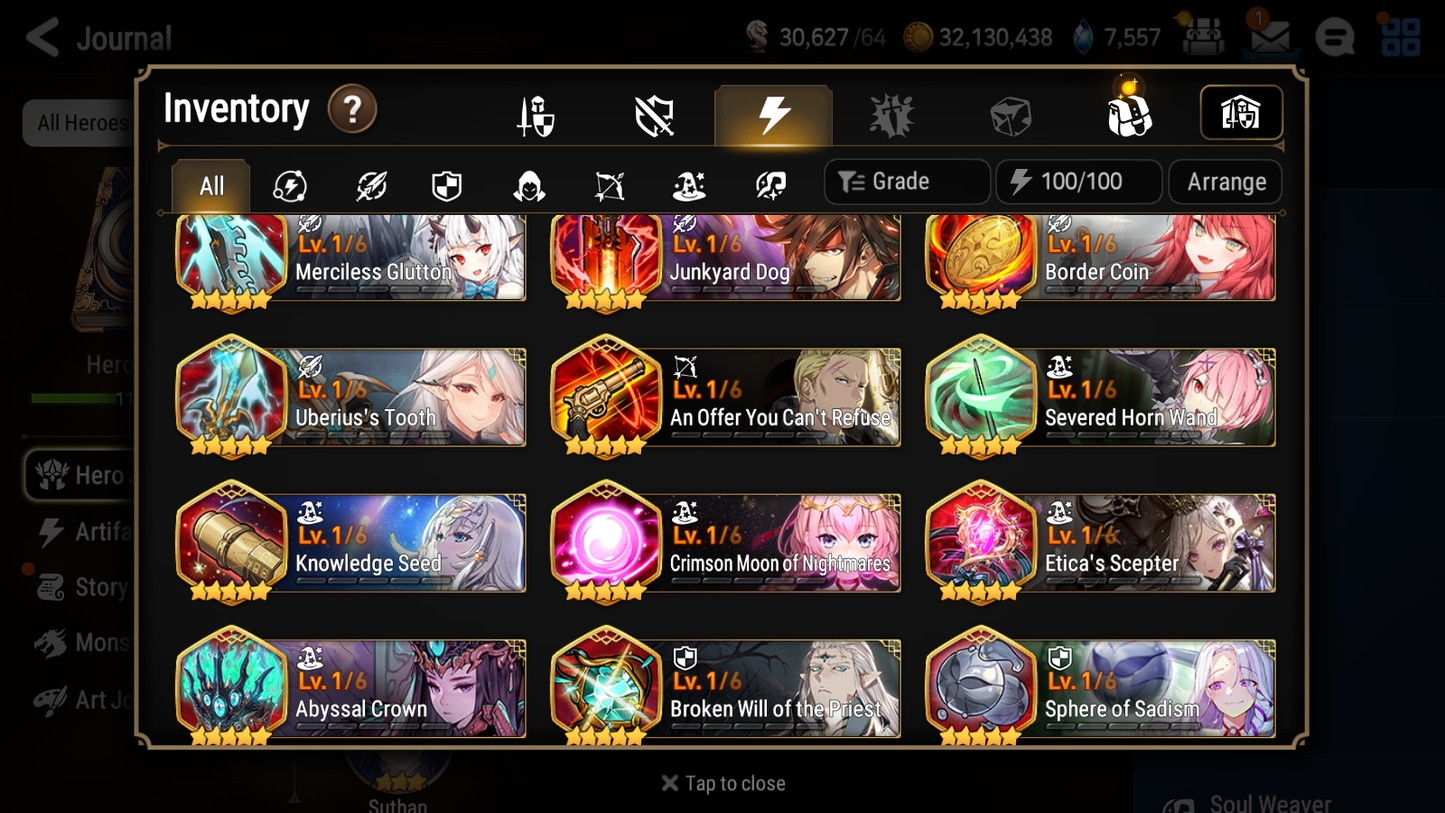Open the Grade sorting dropdown
This screenshot has width=1445, height=813.
[x=906, y=181]
